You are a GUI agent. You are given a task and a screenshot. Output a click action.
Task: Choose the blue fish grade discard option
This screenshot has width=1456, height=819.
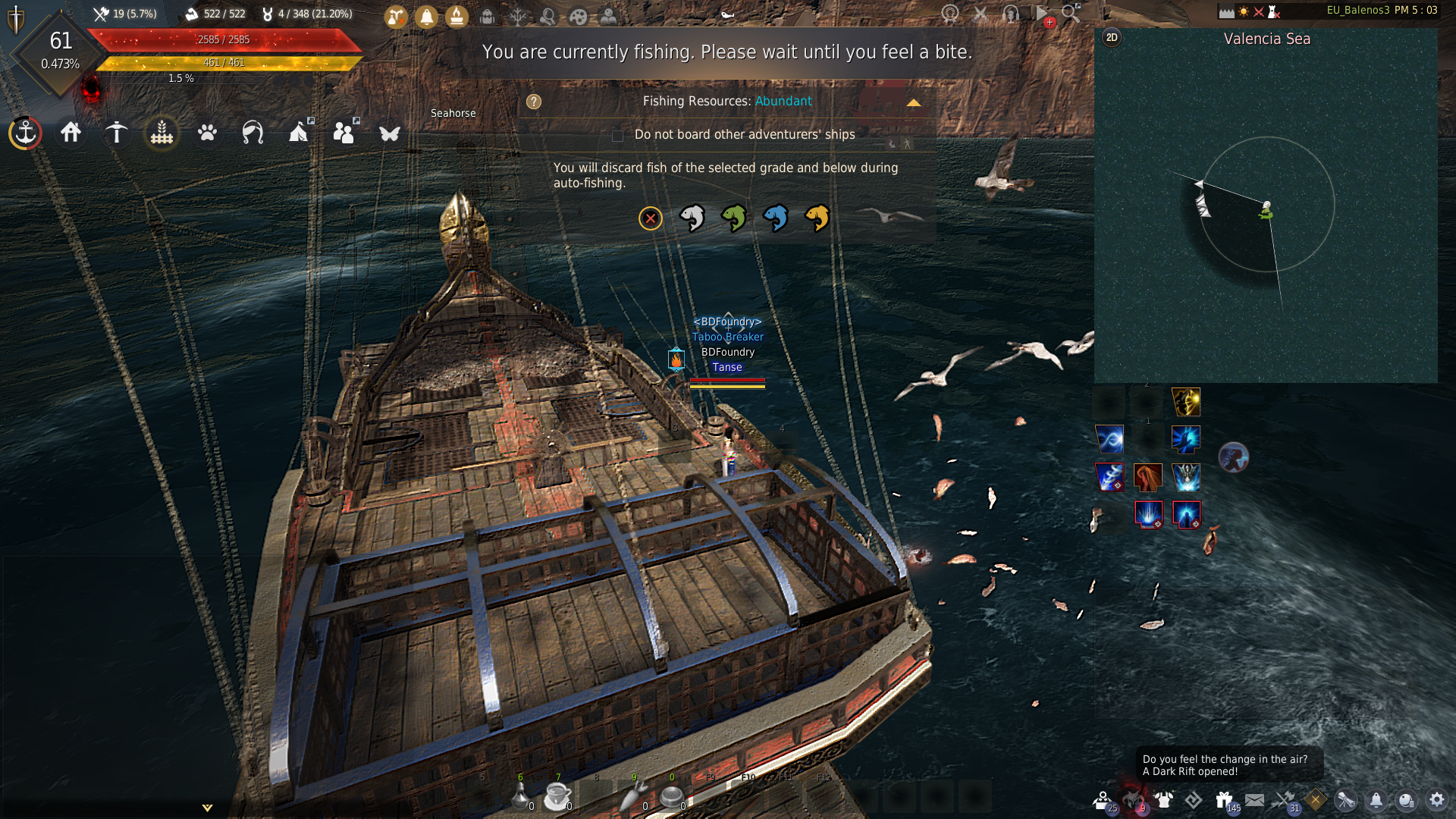point(775,218)
